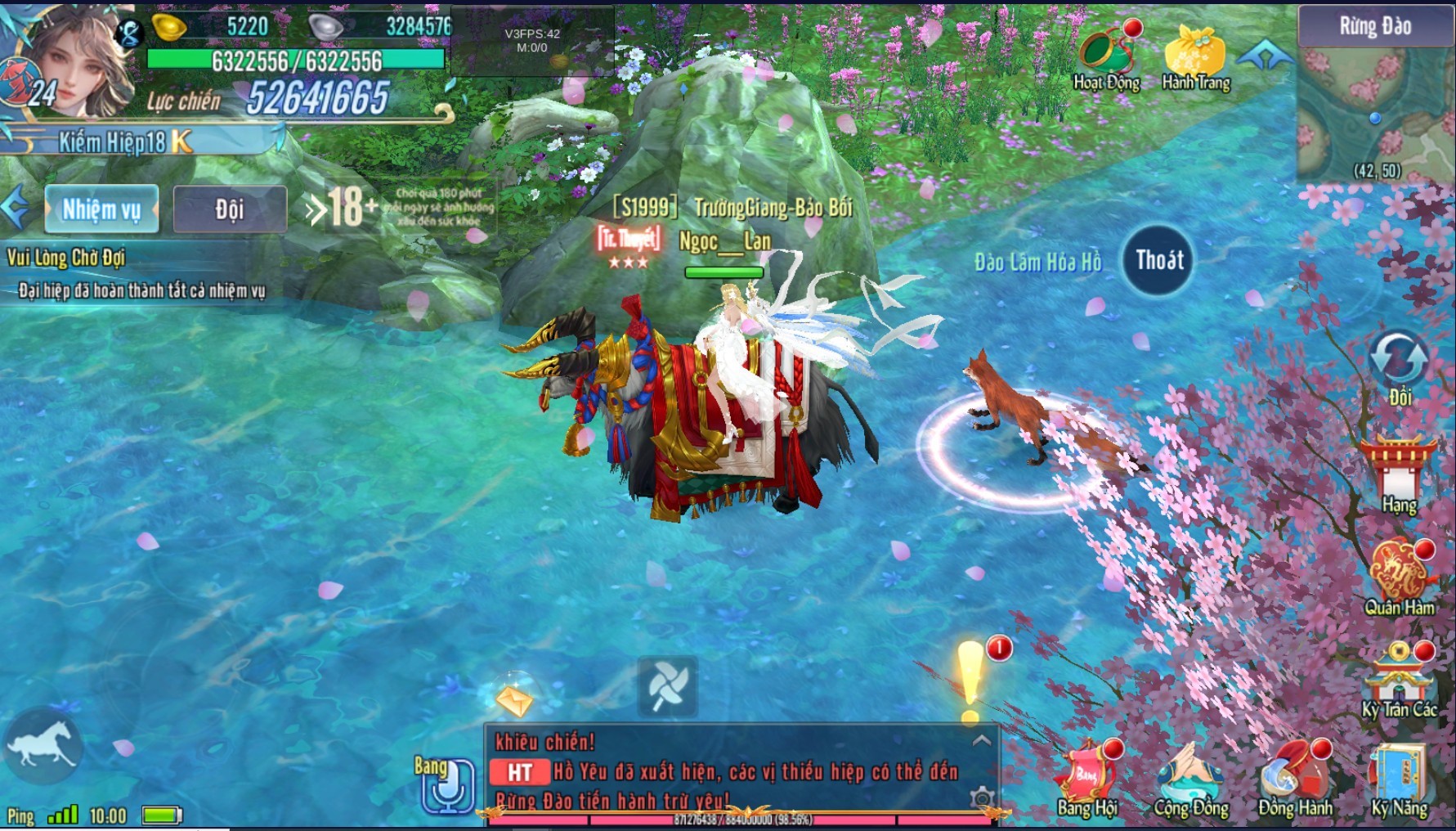
Task: Open the Hoạt Động activities icon
Action: click(1106, 54)
